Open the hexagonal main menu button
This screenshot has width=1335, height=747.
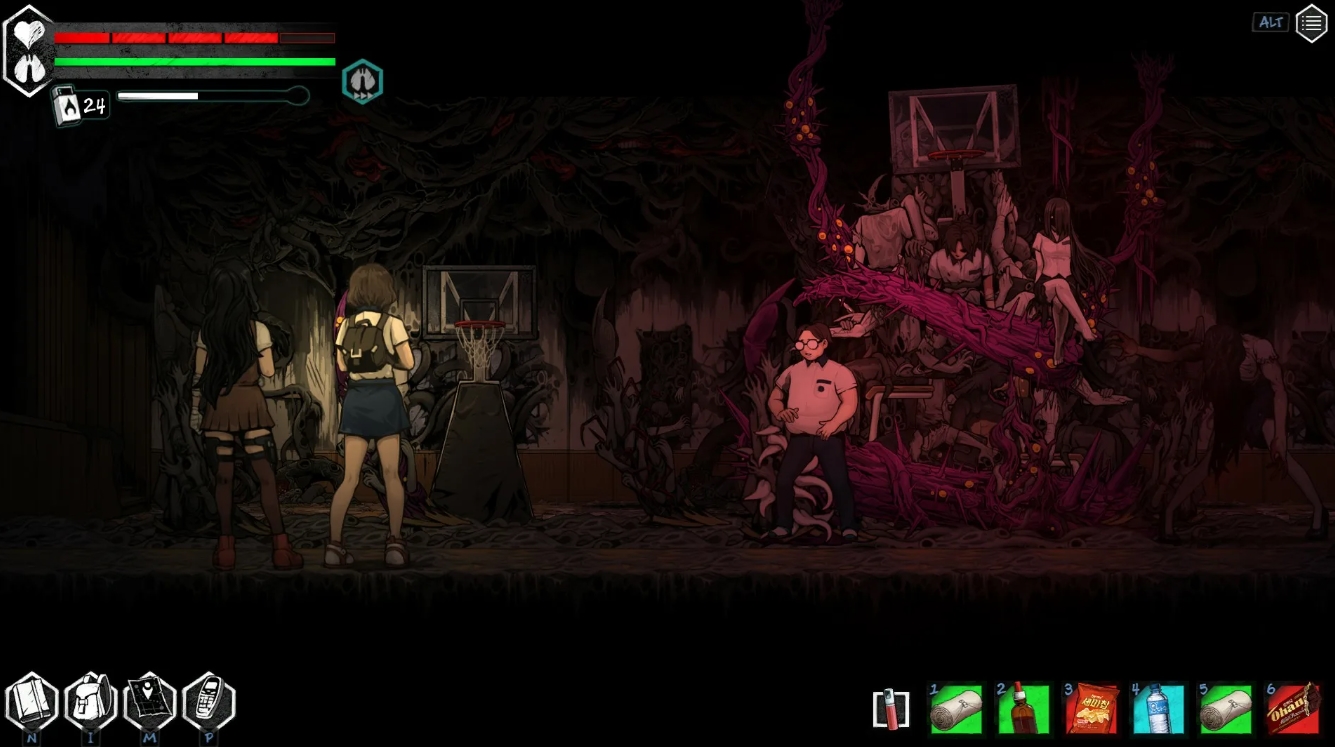pyautogui.click(x=1311, y=23)
